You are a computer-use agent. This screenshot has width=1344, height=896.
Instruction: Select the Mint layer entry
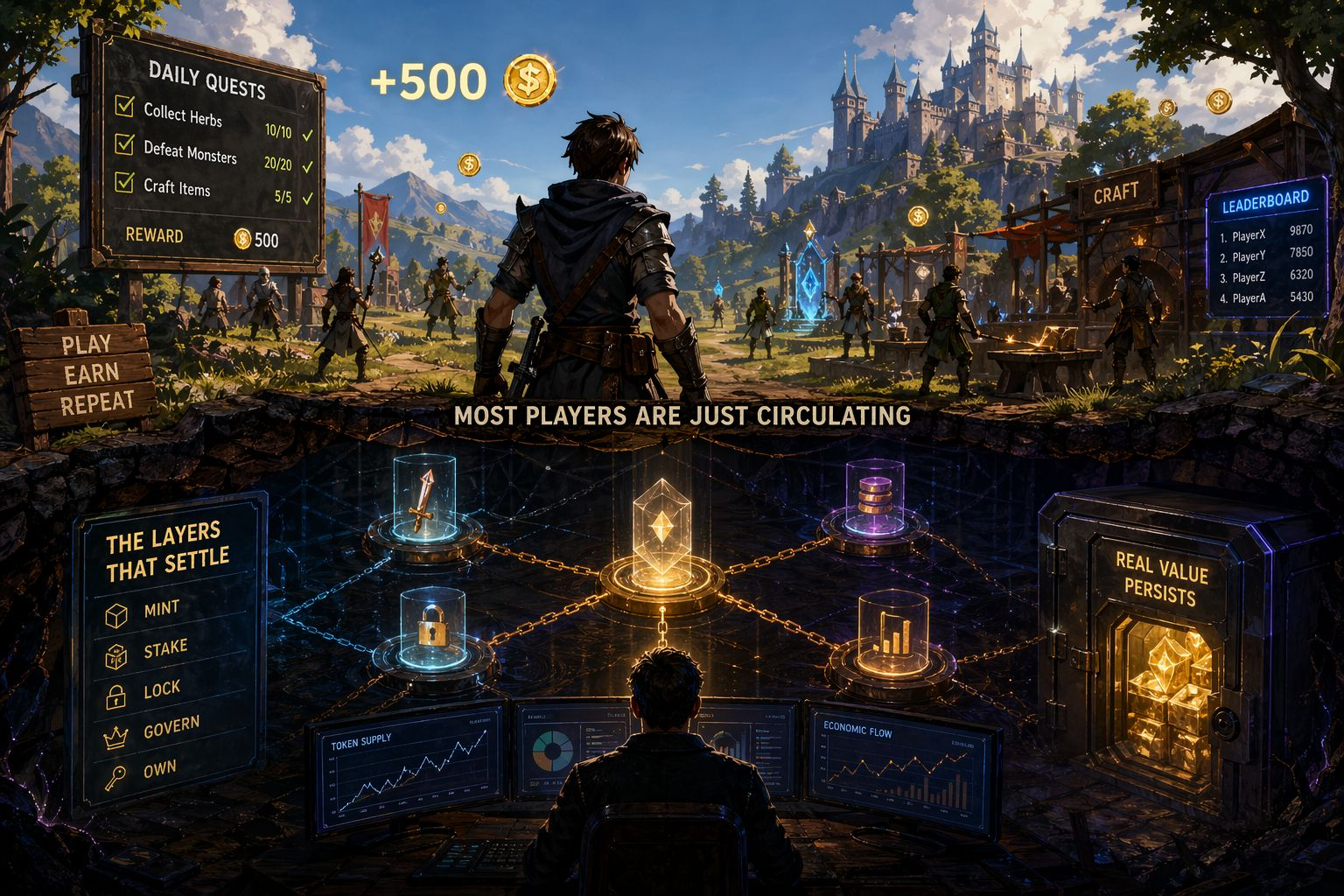tap(161, 609)
